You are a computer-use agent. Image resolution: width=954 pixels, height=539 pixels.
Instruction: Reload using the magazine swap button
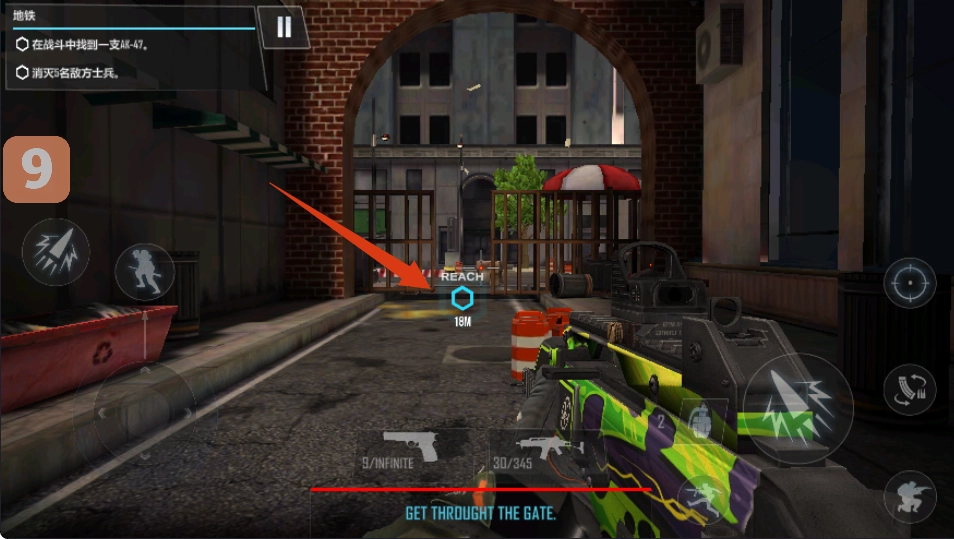[x=909, y=390]
